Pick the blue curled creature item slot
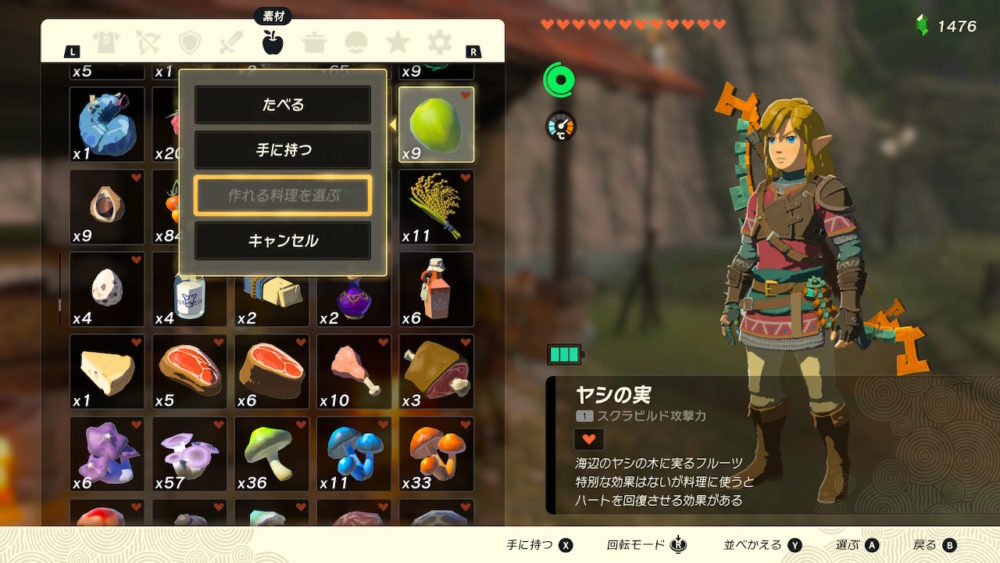This screenshot has height=563, width=1000. [107, 123]
